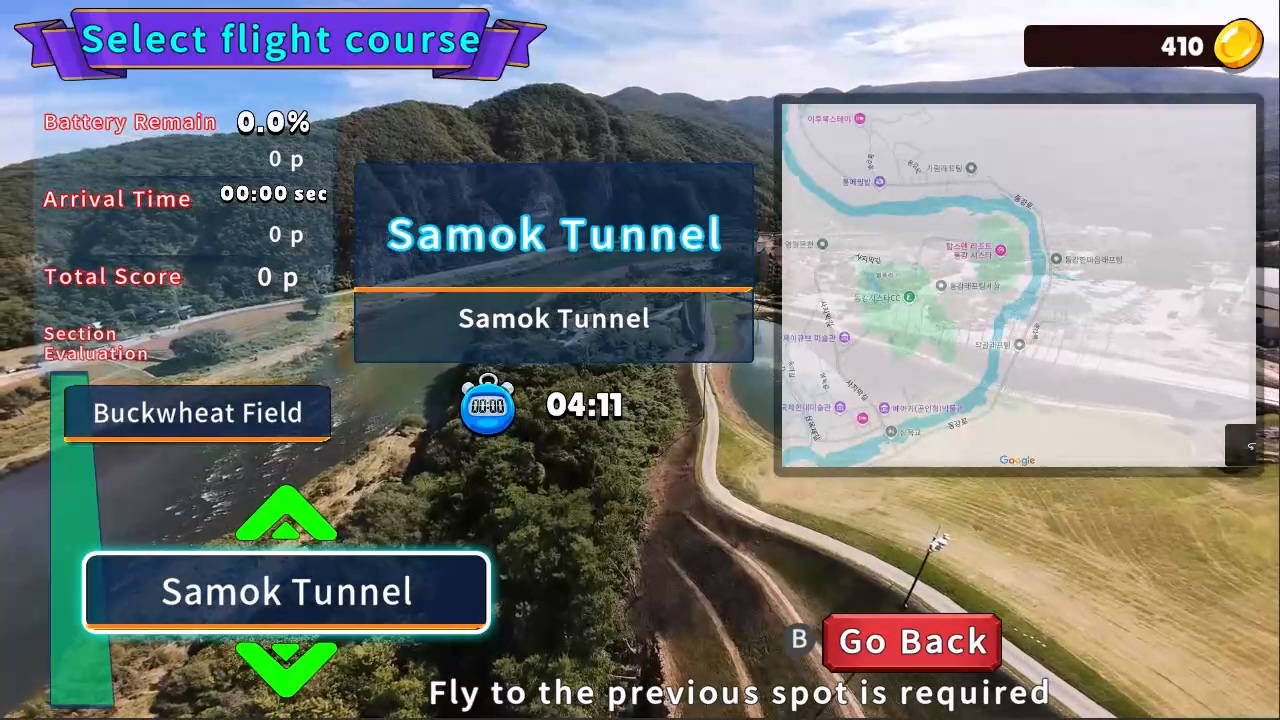
Task: Click the pink pin at the top of the minimap
Action: pos(858,117)
